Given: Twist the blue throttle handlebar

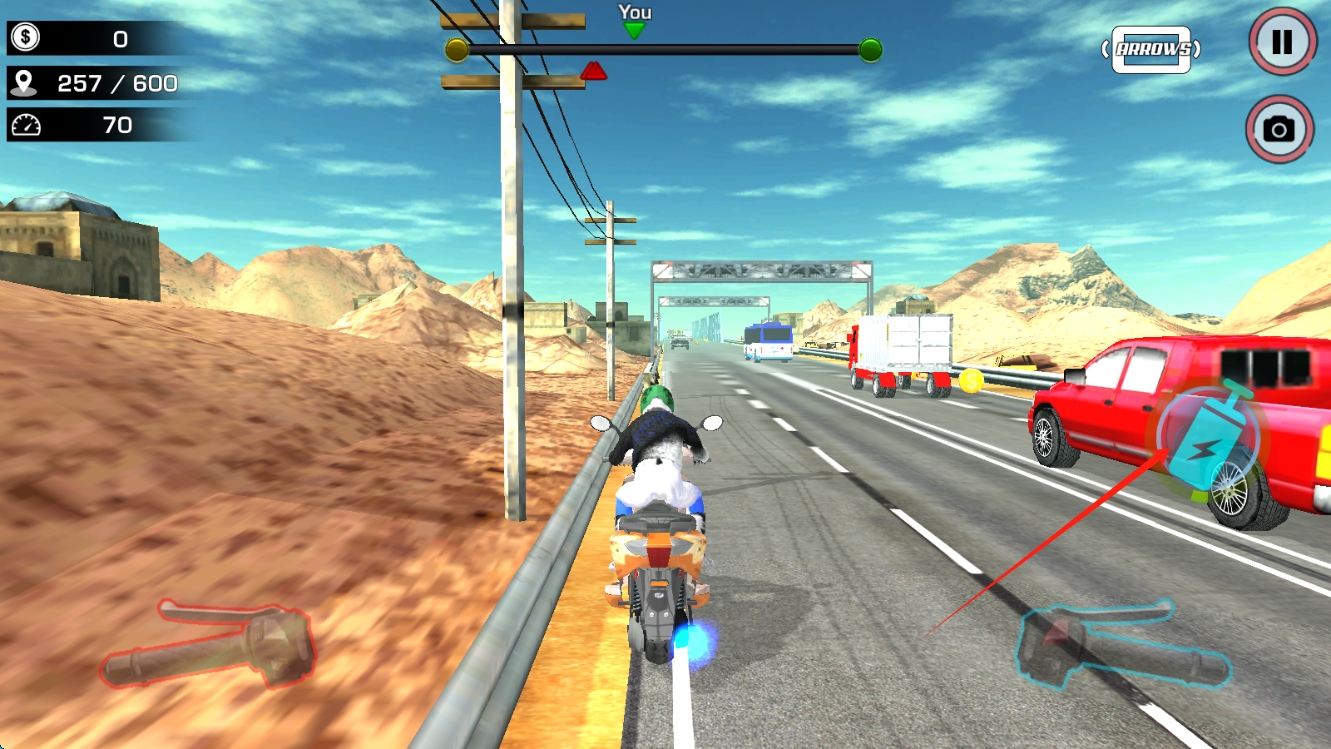Looking at the screenshot, I should (1122, 643).
